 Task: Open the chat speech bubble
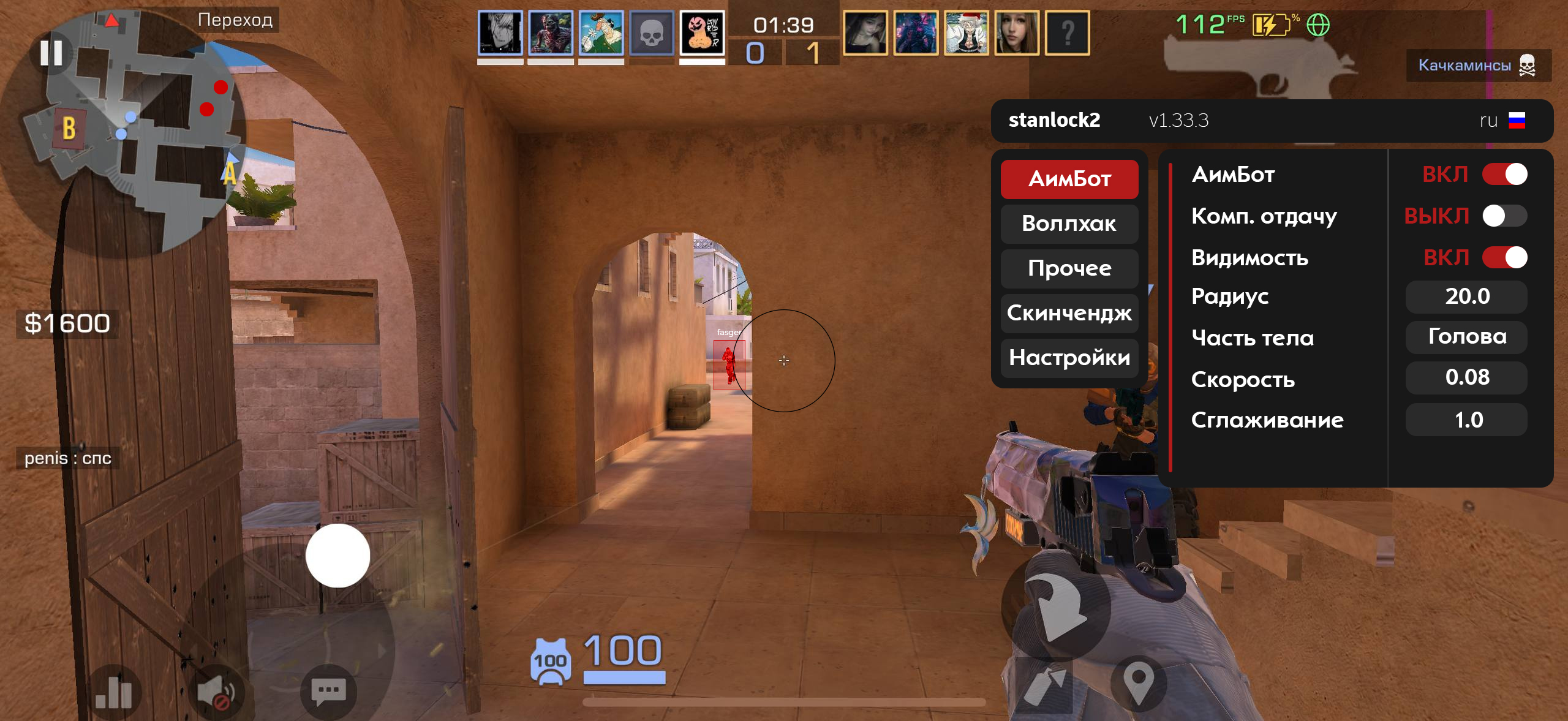pyautogui.click(x=329, y=692)
